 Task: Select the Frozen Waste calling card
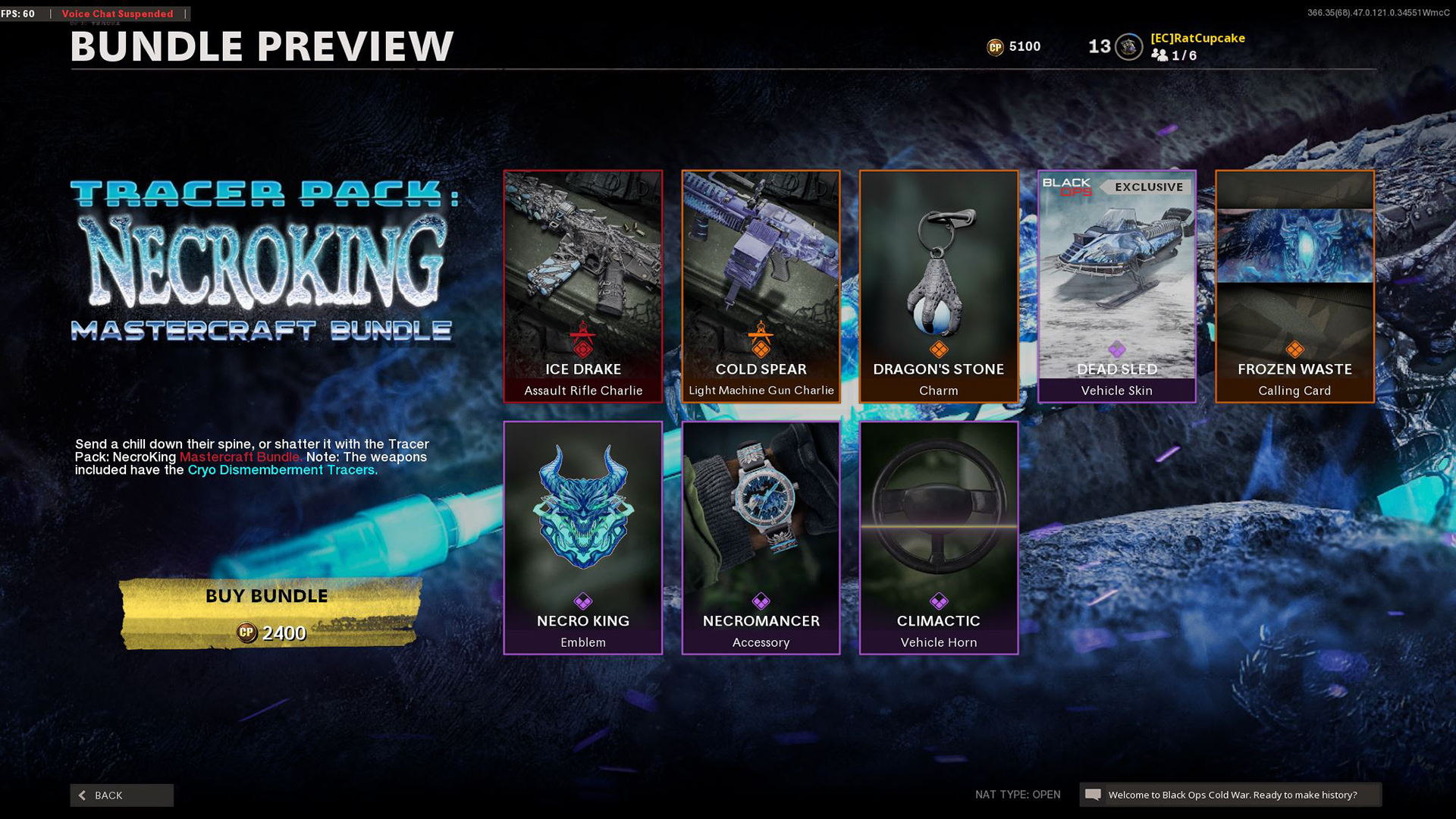(x=1294, y=284)
